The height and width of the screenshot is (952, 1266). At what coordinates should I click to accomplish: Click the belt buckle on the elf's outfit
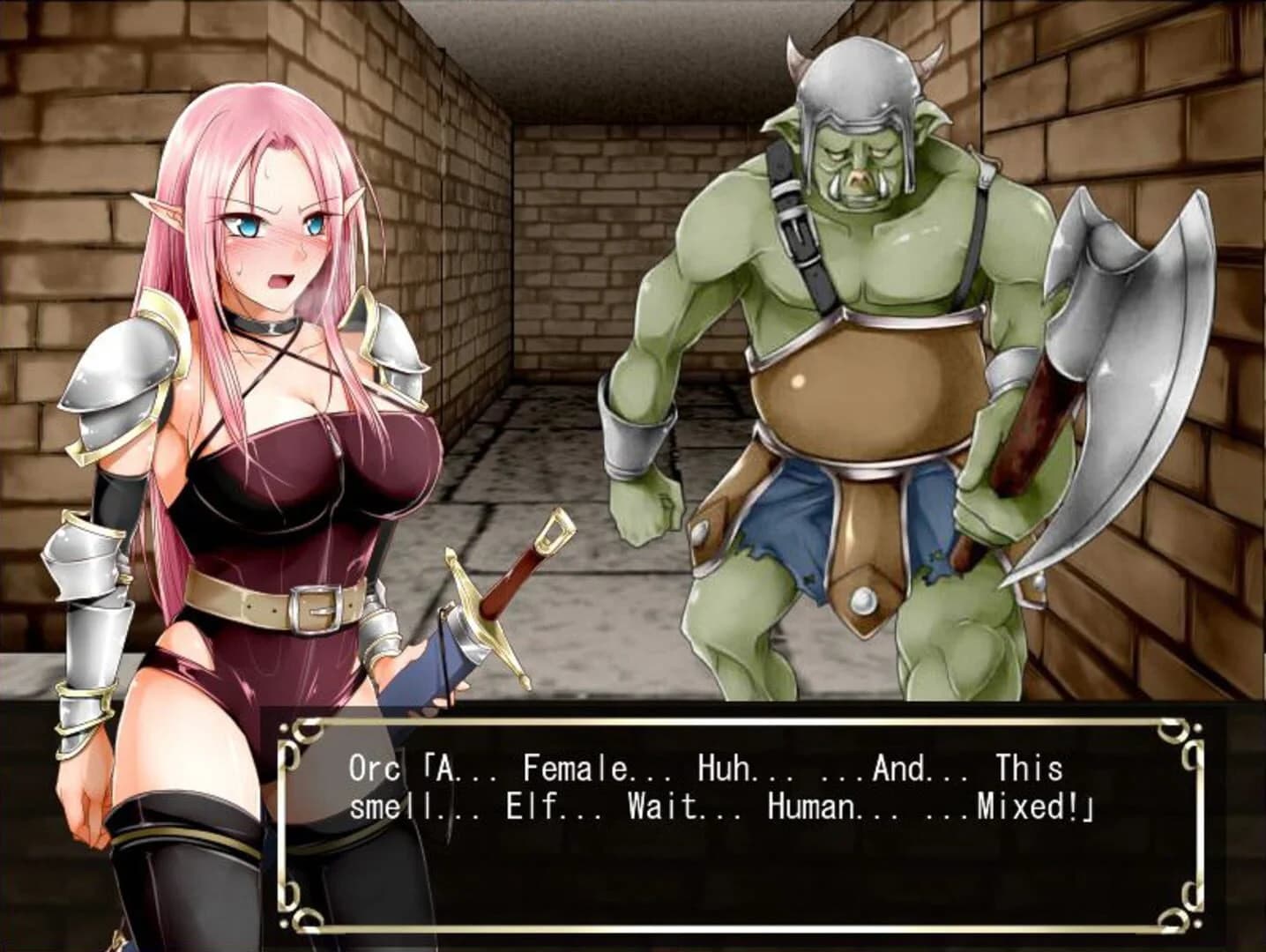[x=313, y=610]
